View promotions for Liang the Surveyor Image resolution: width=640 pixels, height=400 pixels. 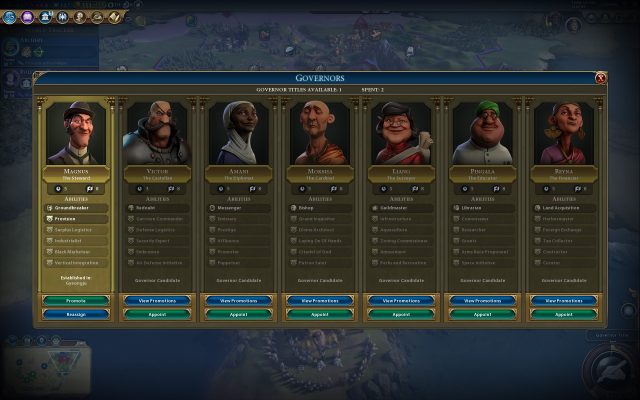(x=401, y=300)
